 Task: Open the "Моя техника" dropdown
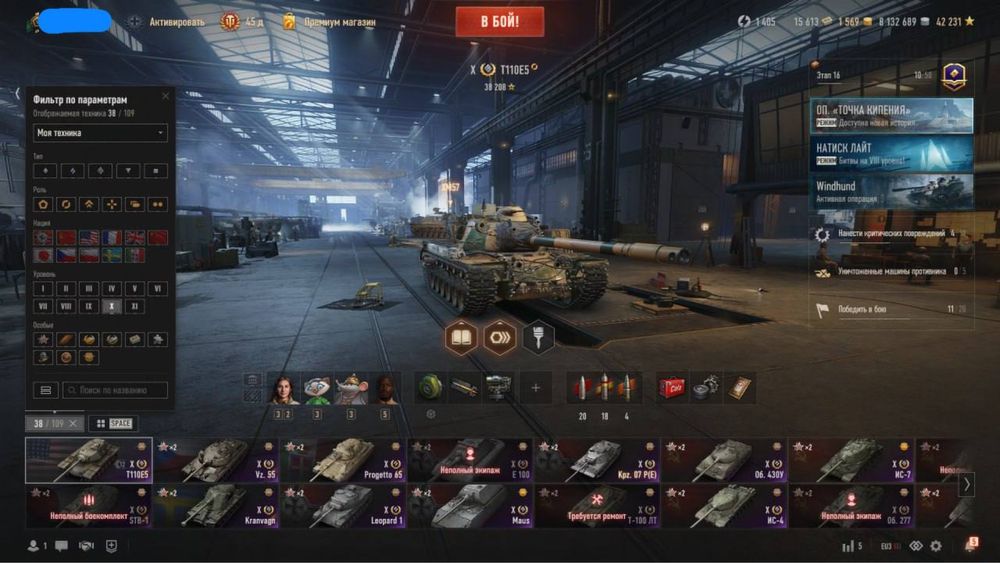[101, 133]
